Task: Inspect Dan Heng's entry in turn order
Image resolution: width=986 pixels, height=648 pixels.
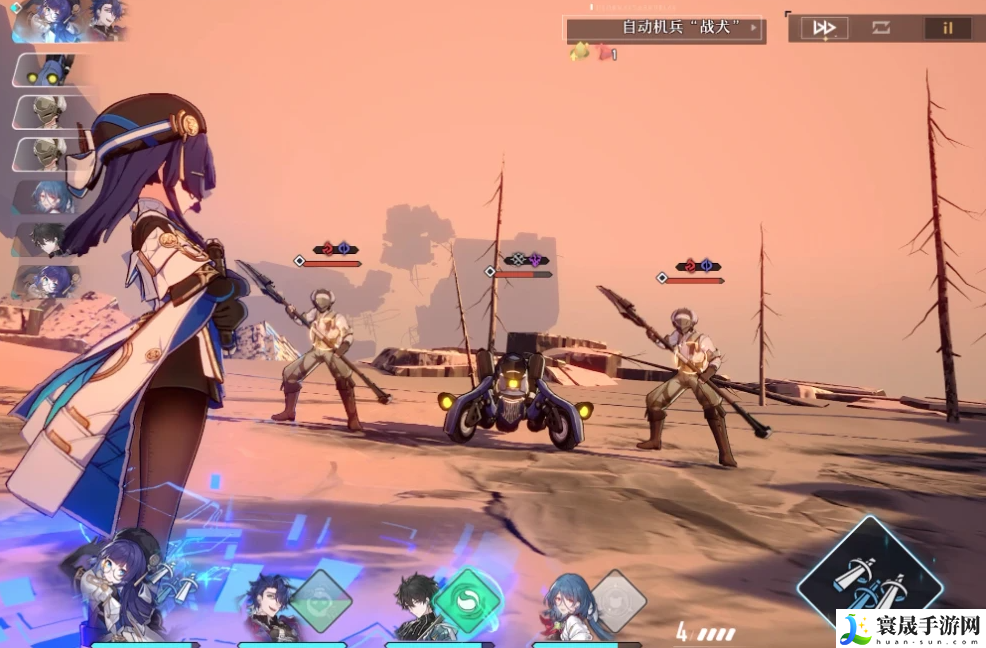Action: coord(45,239)
